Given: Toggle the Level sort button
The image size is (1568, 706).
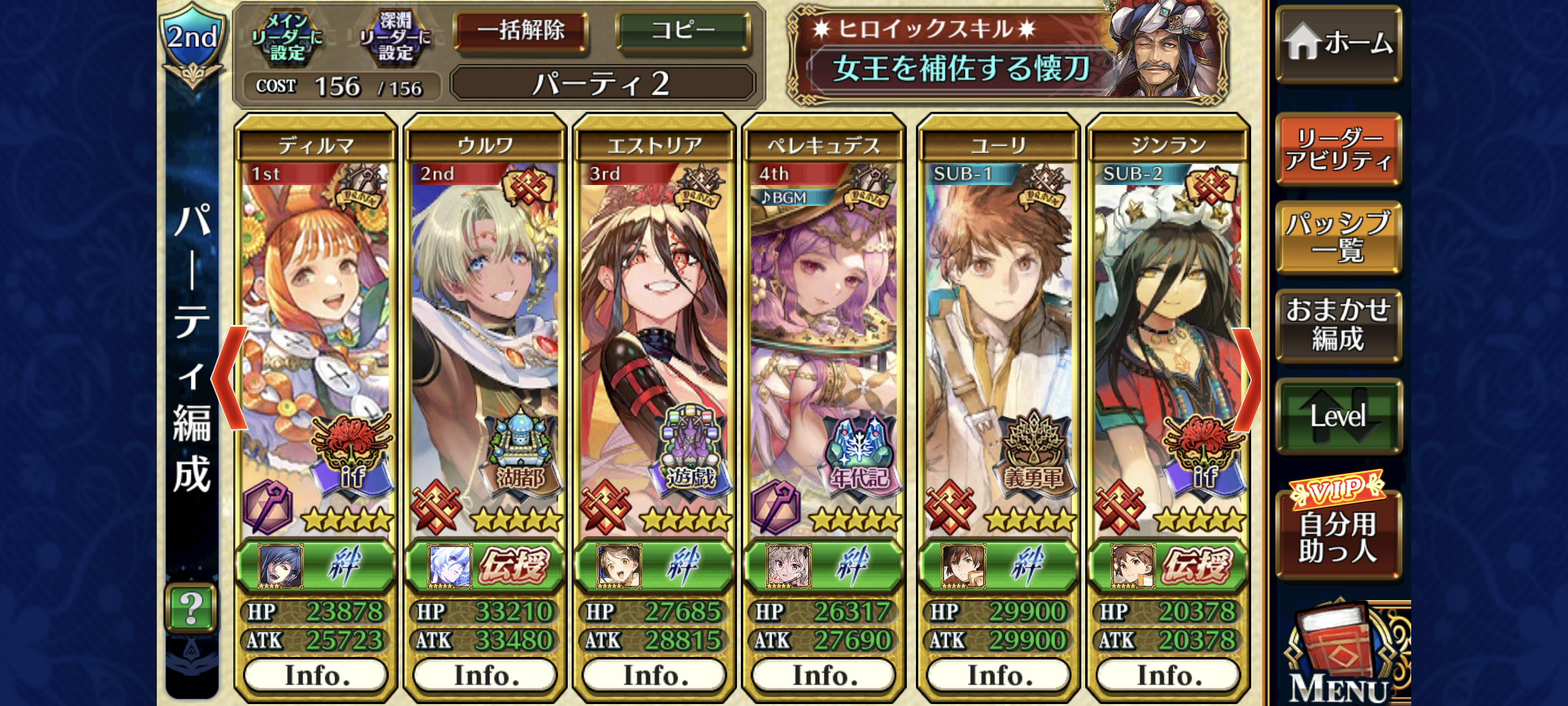Looking at the screenshot, I should point(1338,416).
